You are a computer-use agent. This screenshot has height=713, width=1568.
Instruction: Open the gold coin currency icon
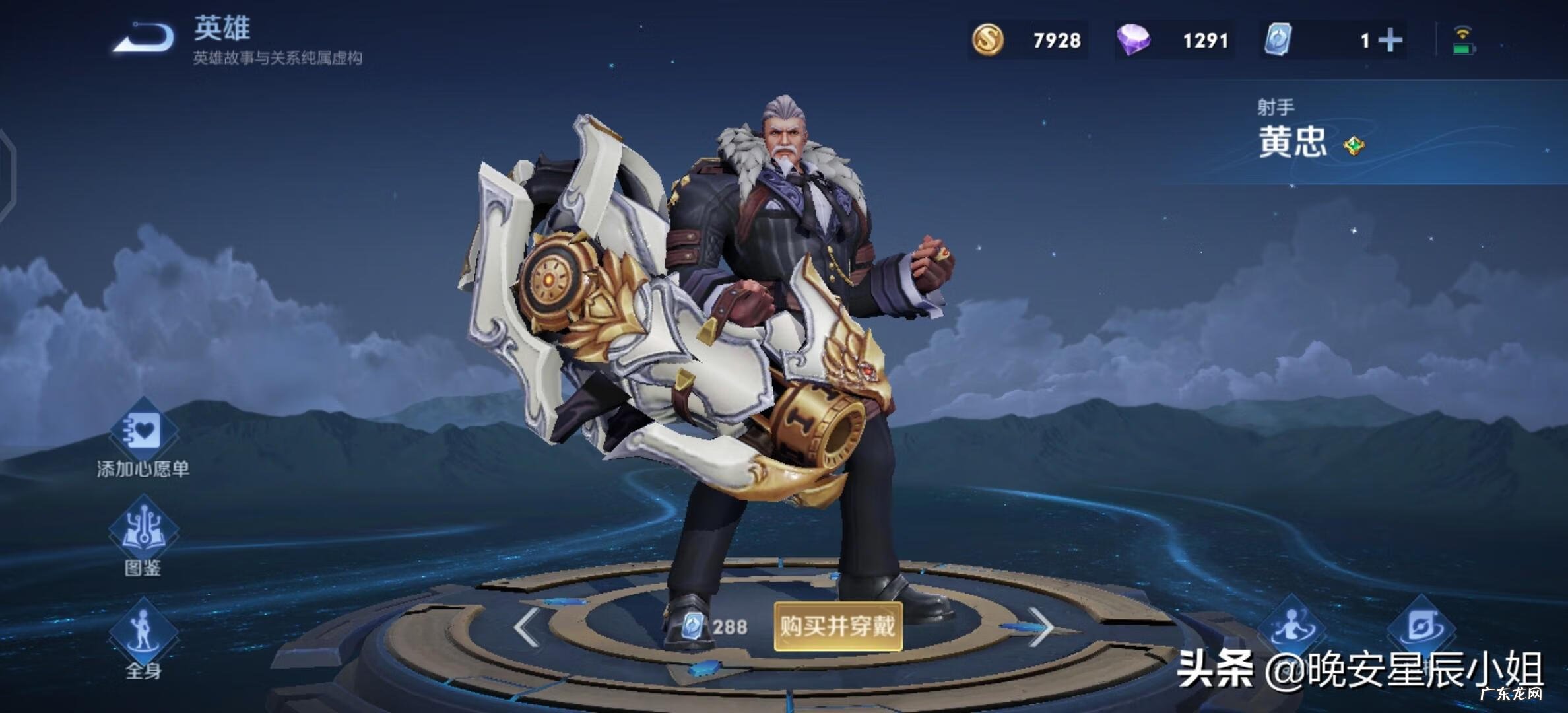pyautogui.click(x=988, y=40)
